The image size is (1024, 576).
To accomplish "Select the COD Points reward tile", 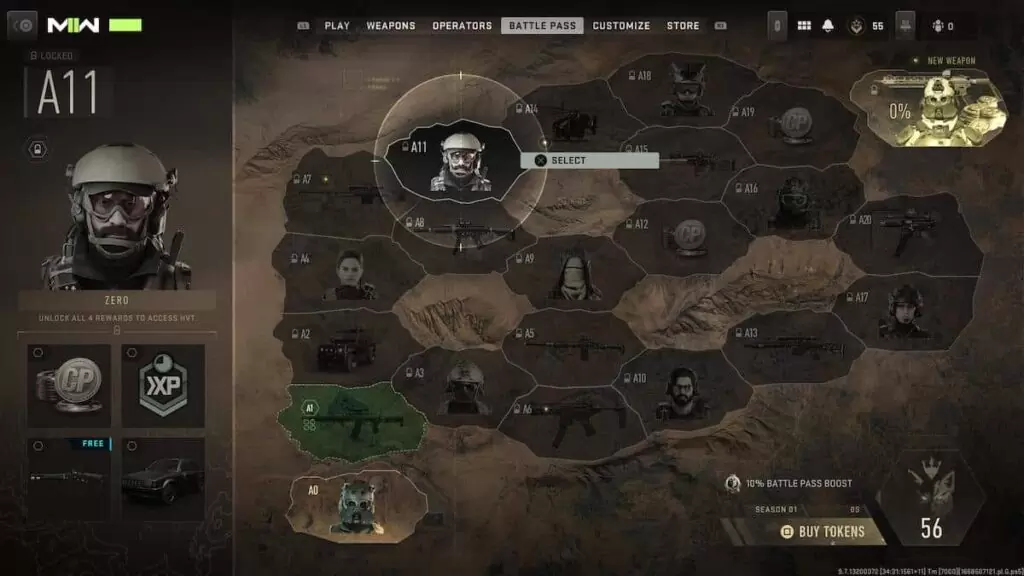I will pos(69,386).
